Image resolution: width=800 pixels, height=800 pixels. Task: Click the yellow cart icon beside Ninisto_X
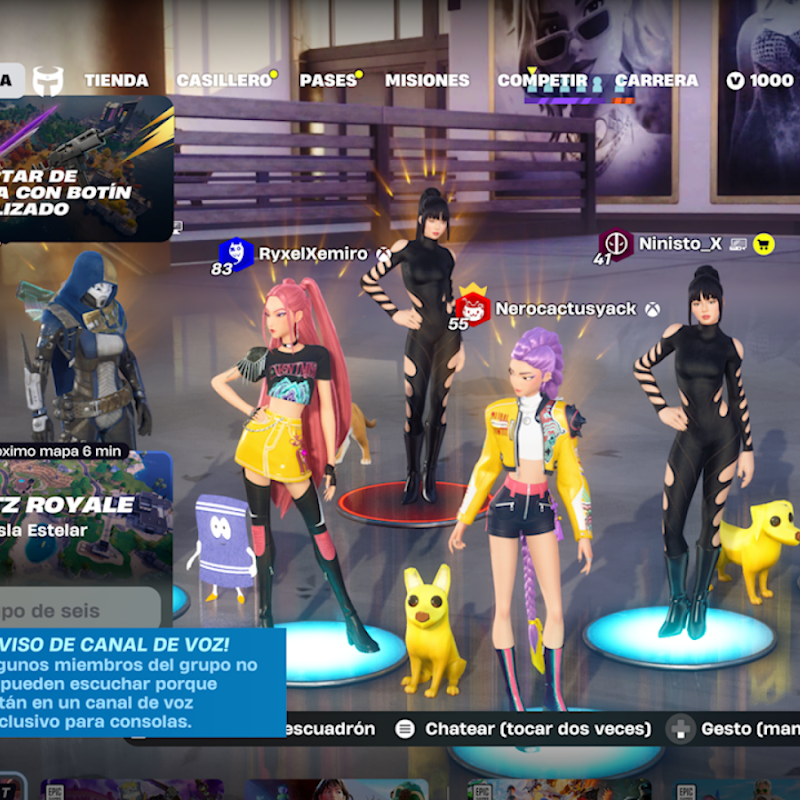point(765,243)
